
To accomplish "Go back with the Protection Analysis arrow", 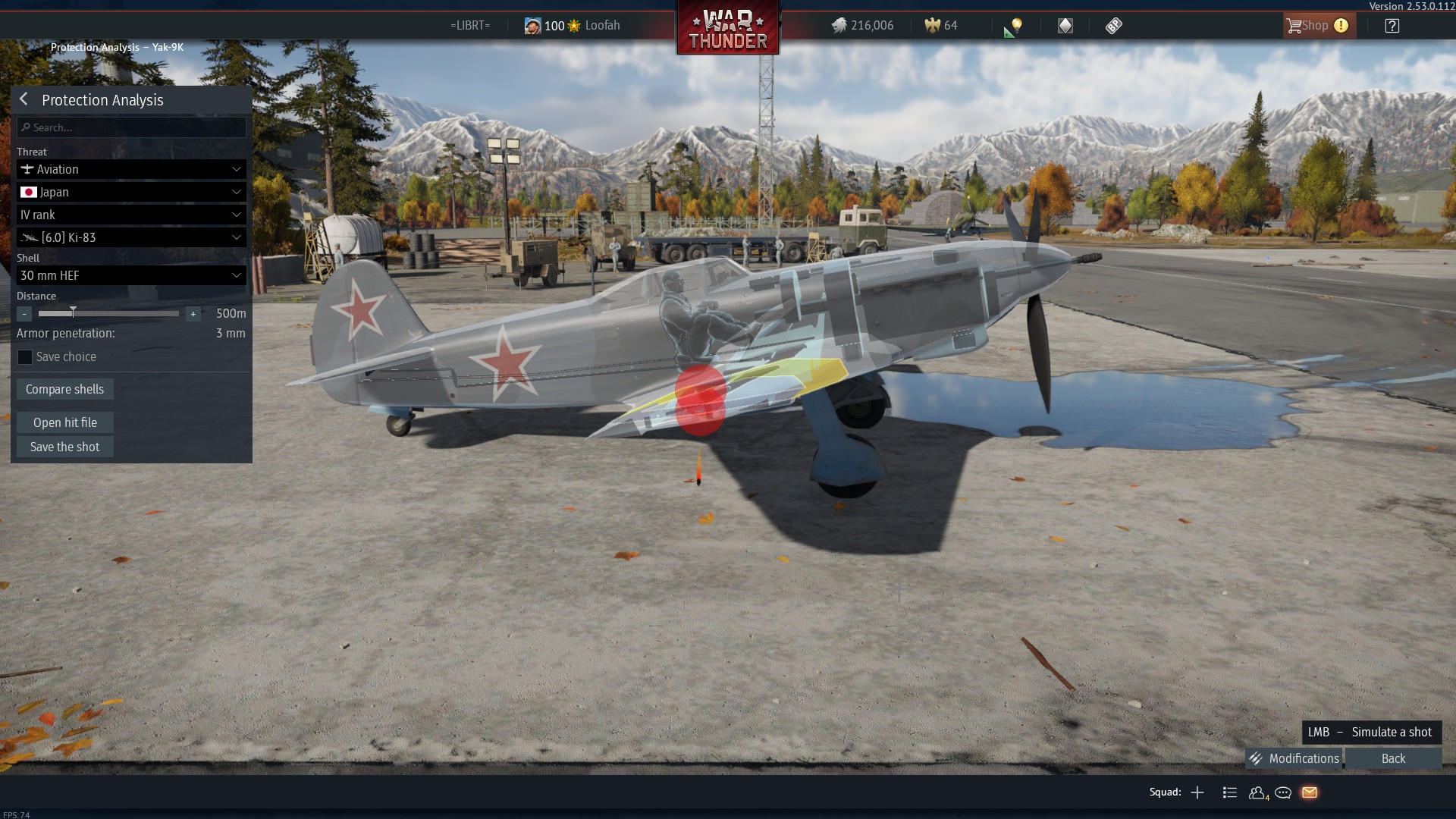I will (24, 99).
